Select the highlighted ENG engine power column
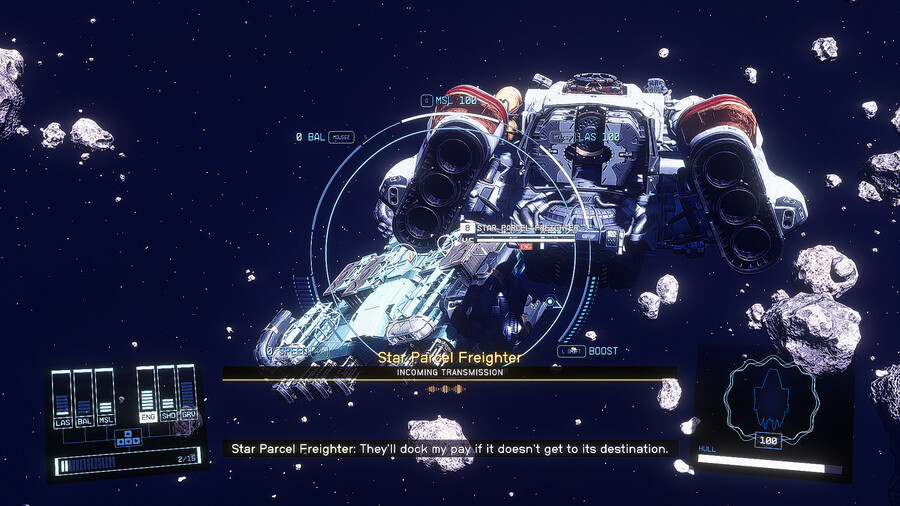 click(x=147, y=396)
